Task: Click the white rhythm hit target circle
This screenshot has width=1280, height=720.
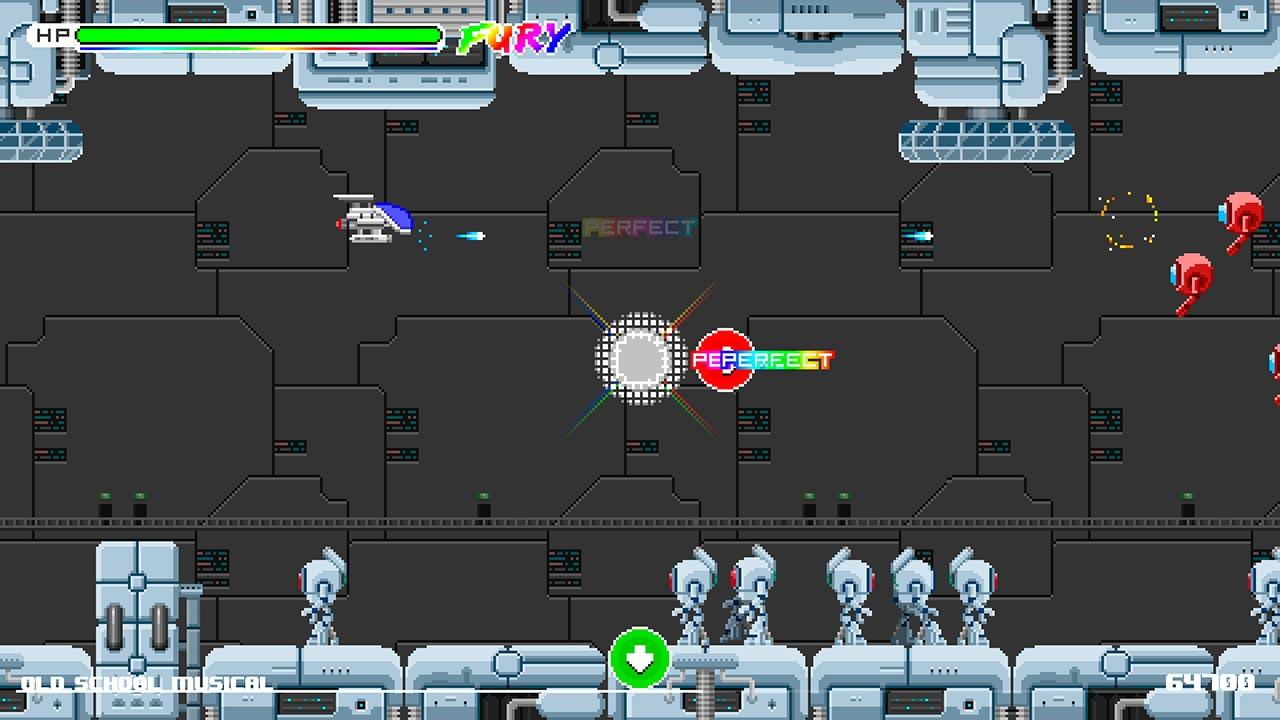Action: 640,358
